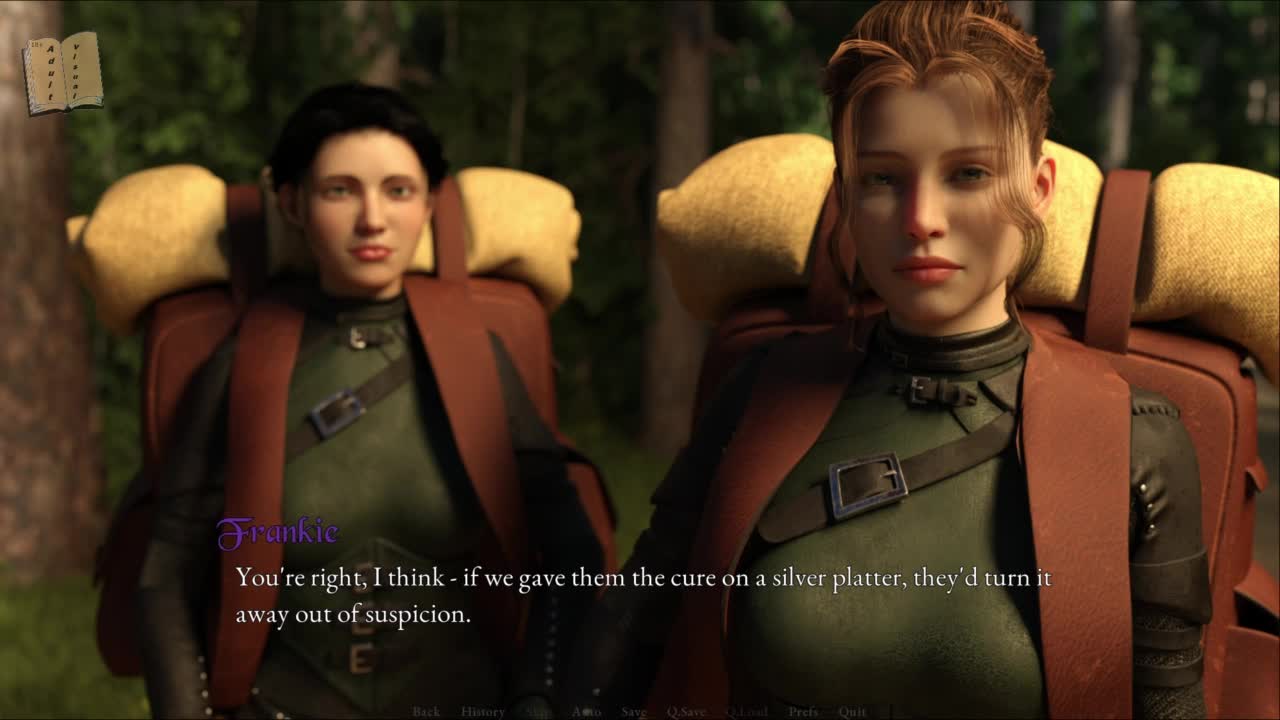Open the dialogue History log

483,711
